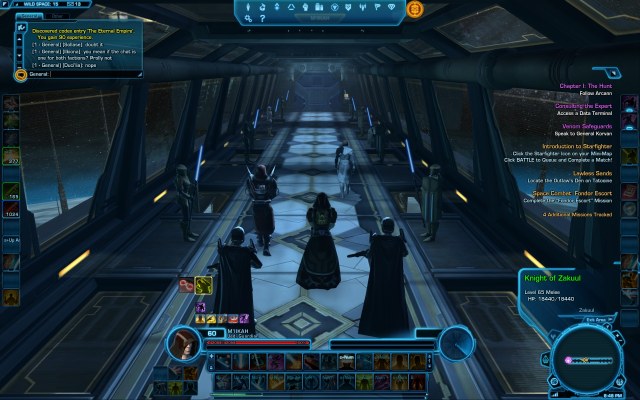Select the Chapter I: The Hunt quest tracker entry
The width and height of the screenshot is (640, 400).
coord(586,85)
